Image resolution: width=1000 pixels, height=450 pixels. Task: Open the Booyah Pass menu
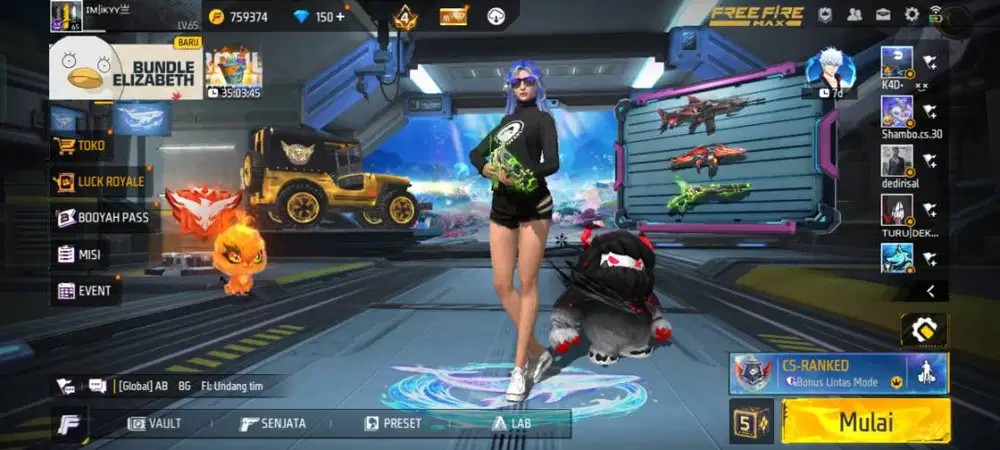coord(104,217)
